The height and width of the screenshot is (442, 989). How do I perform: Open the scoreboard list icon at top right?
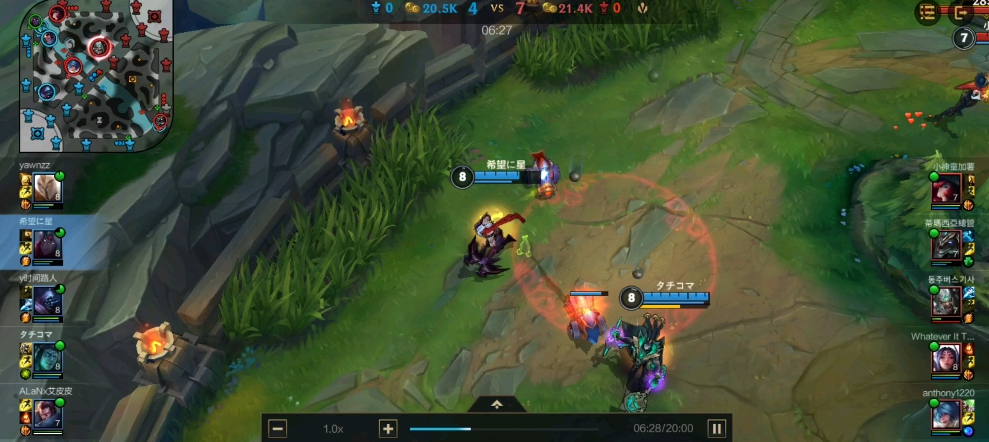click(927, 13)
